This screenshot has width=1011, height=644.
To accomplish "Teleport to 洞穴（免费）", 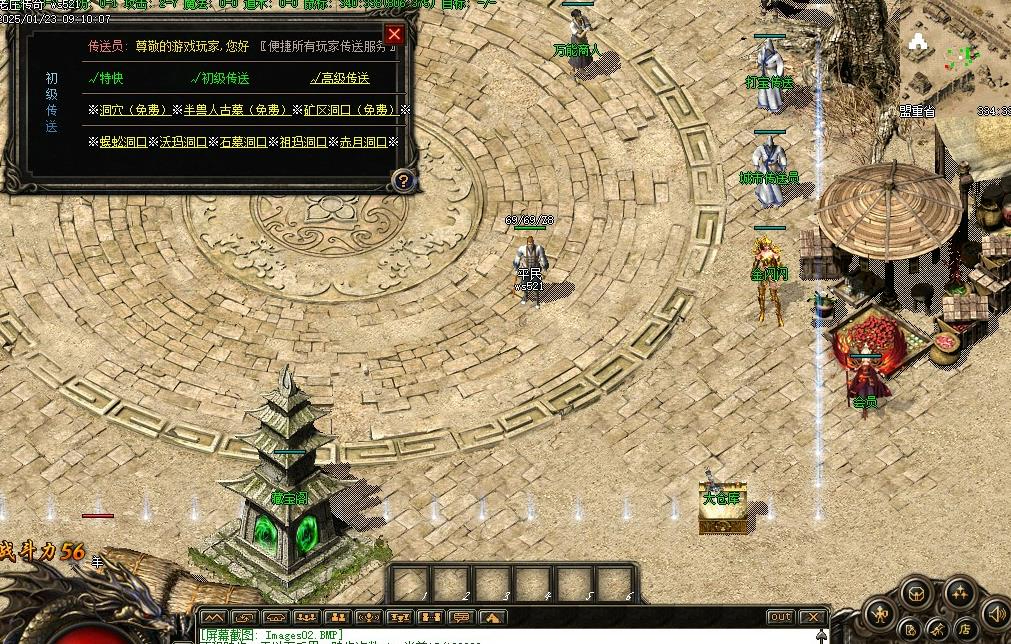I will pyautogui.click(x=135, y=110).
